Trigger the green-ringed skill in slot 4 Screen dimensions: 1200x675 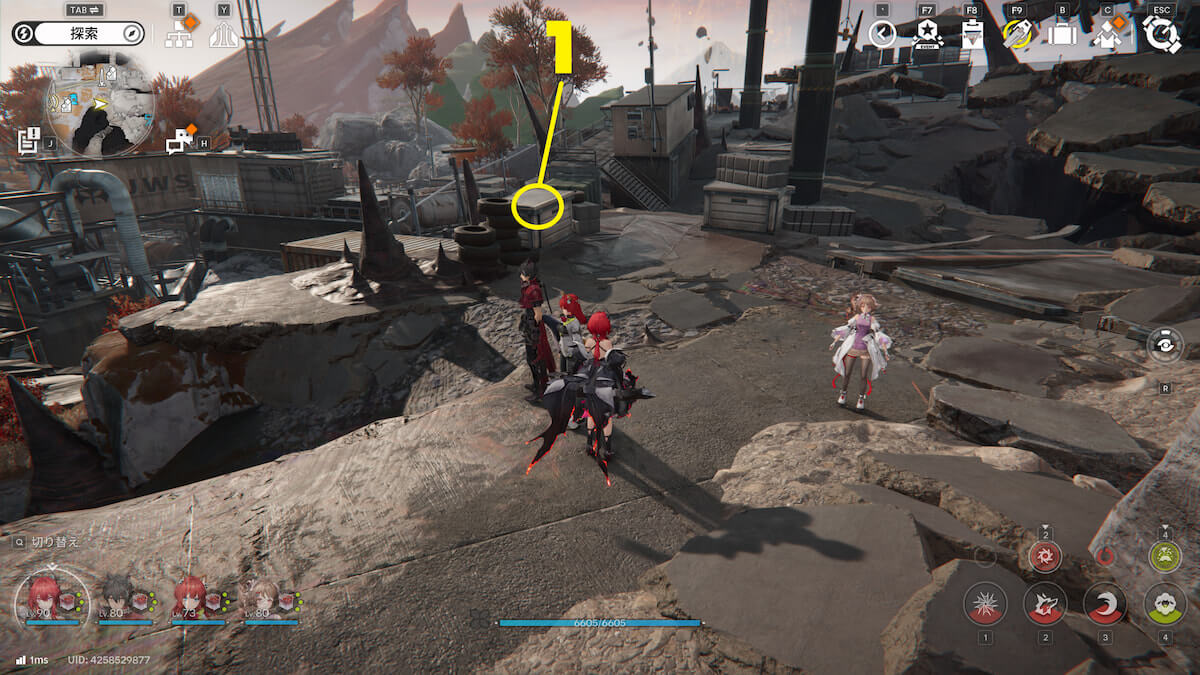coord(1165,604)
